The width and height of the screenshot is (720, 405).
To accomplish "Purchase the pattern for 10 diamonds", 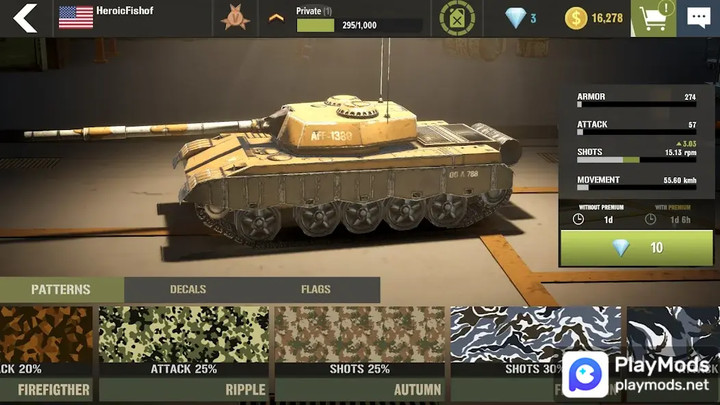I will pyautogui.click(x=636, y=248).
